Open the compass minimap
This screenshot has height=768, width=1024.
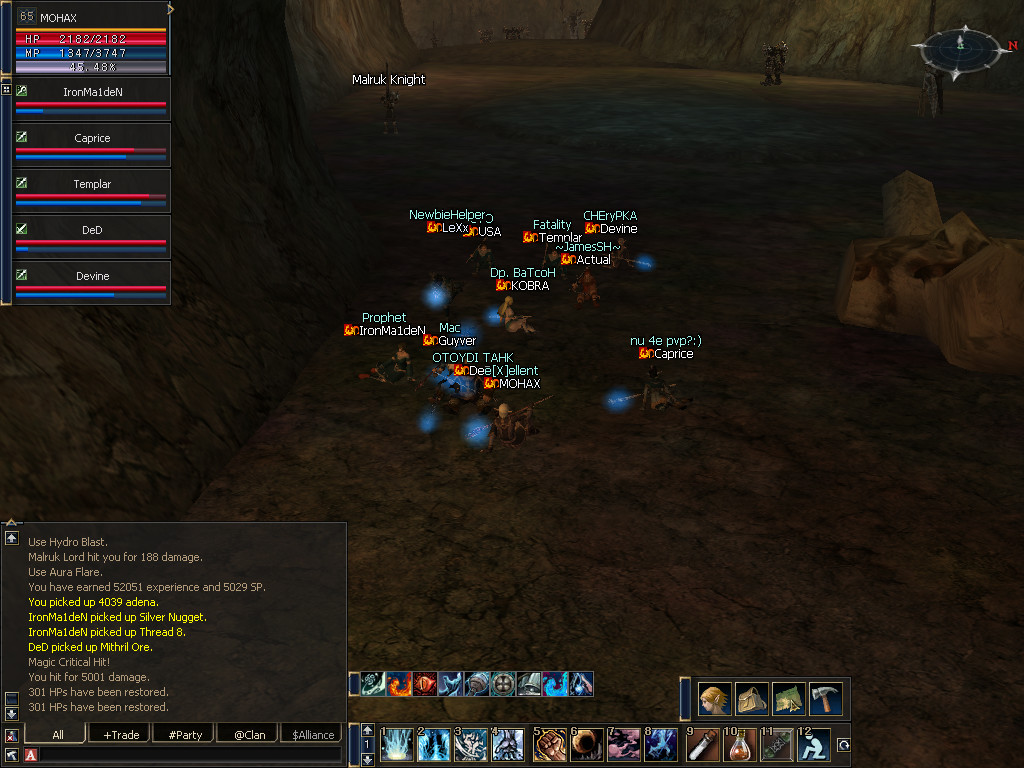coord(959,44)
